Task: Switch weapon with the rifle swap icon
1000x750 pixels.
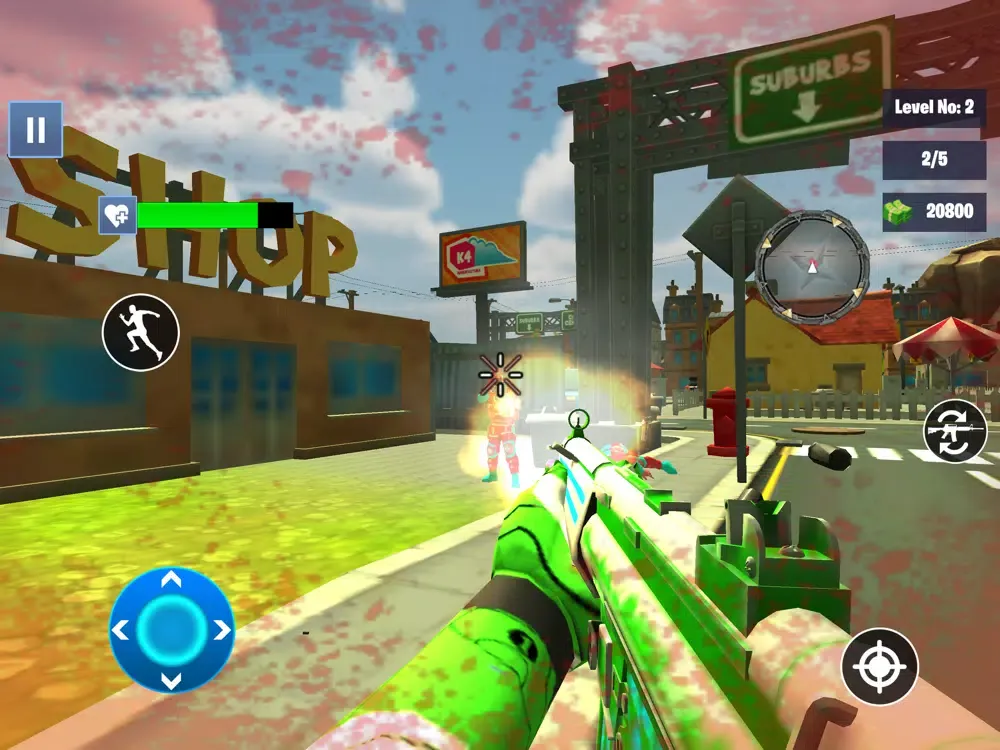Action: point(955,431)
